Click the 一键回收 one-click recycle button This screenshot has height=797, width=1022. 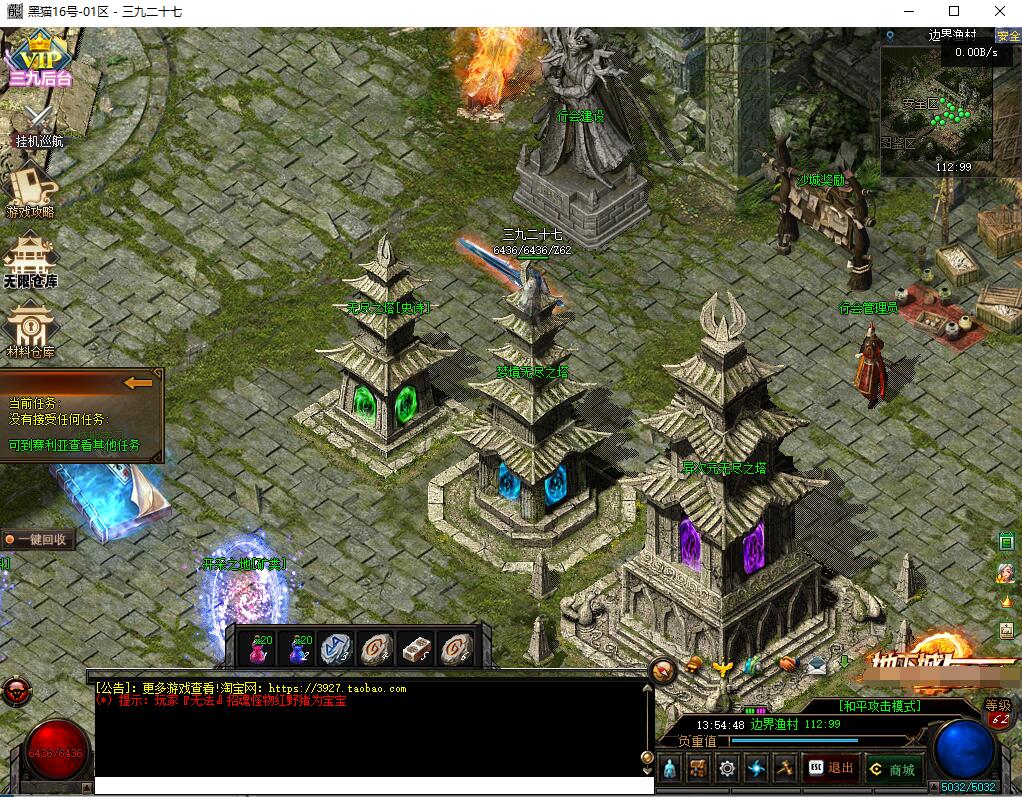[39, 539]
